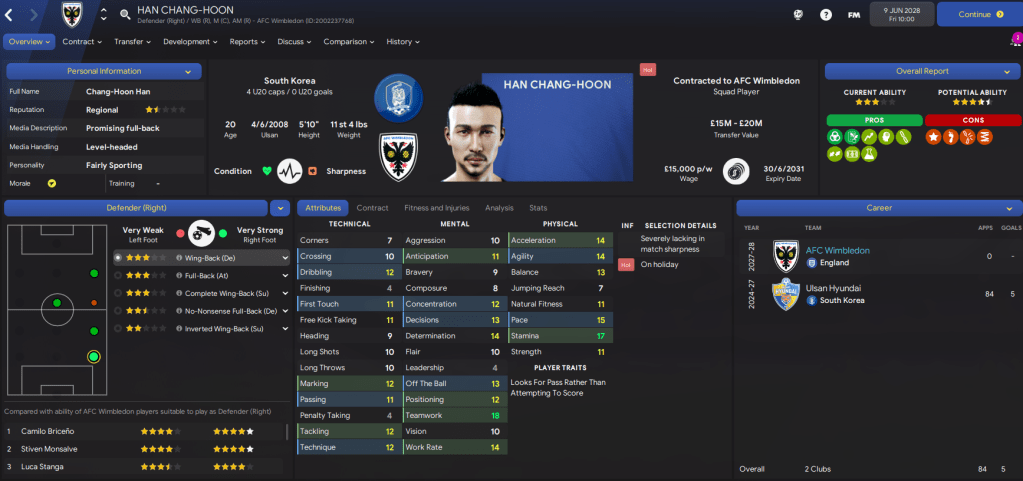
Task: Switch to the Analysis tab
Action: point(498,208)
